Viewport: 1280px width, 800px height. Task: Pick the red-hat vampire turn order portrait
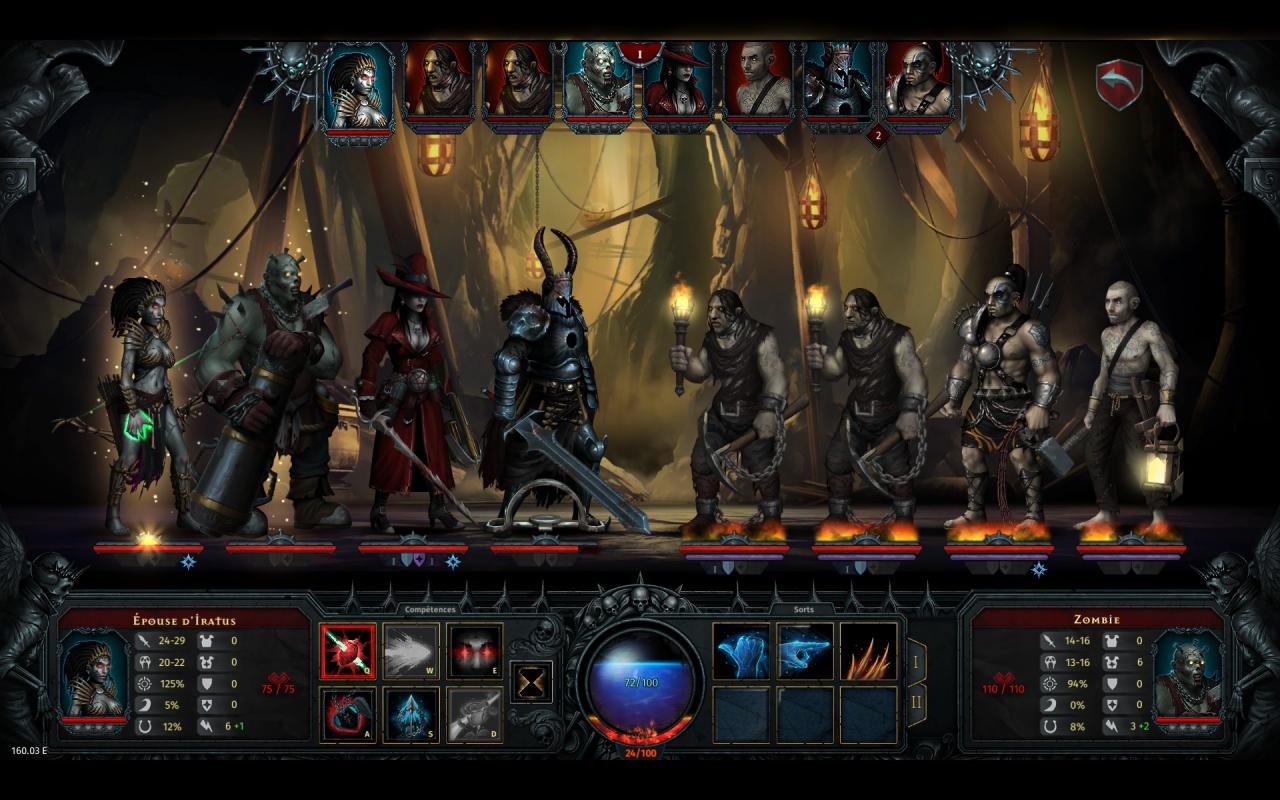pyautogui.click(x=679, y=84)
